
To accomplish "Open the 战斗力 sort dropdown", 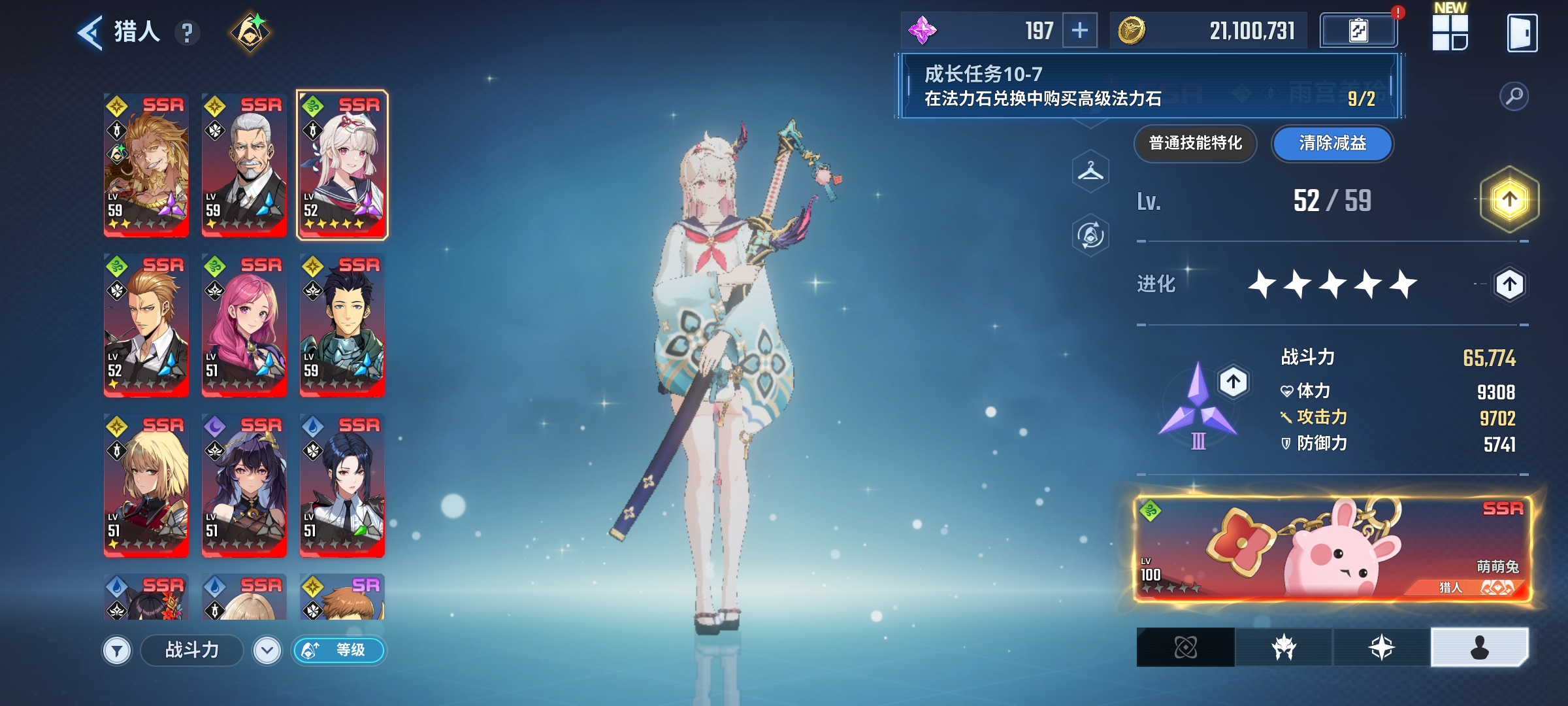I will [x=190, y=651].
